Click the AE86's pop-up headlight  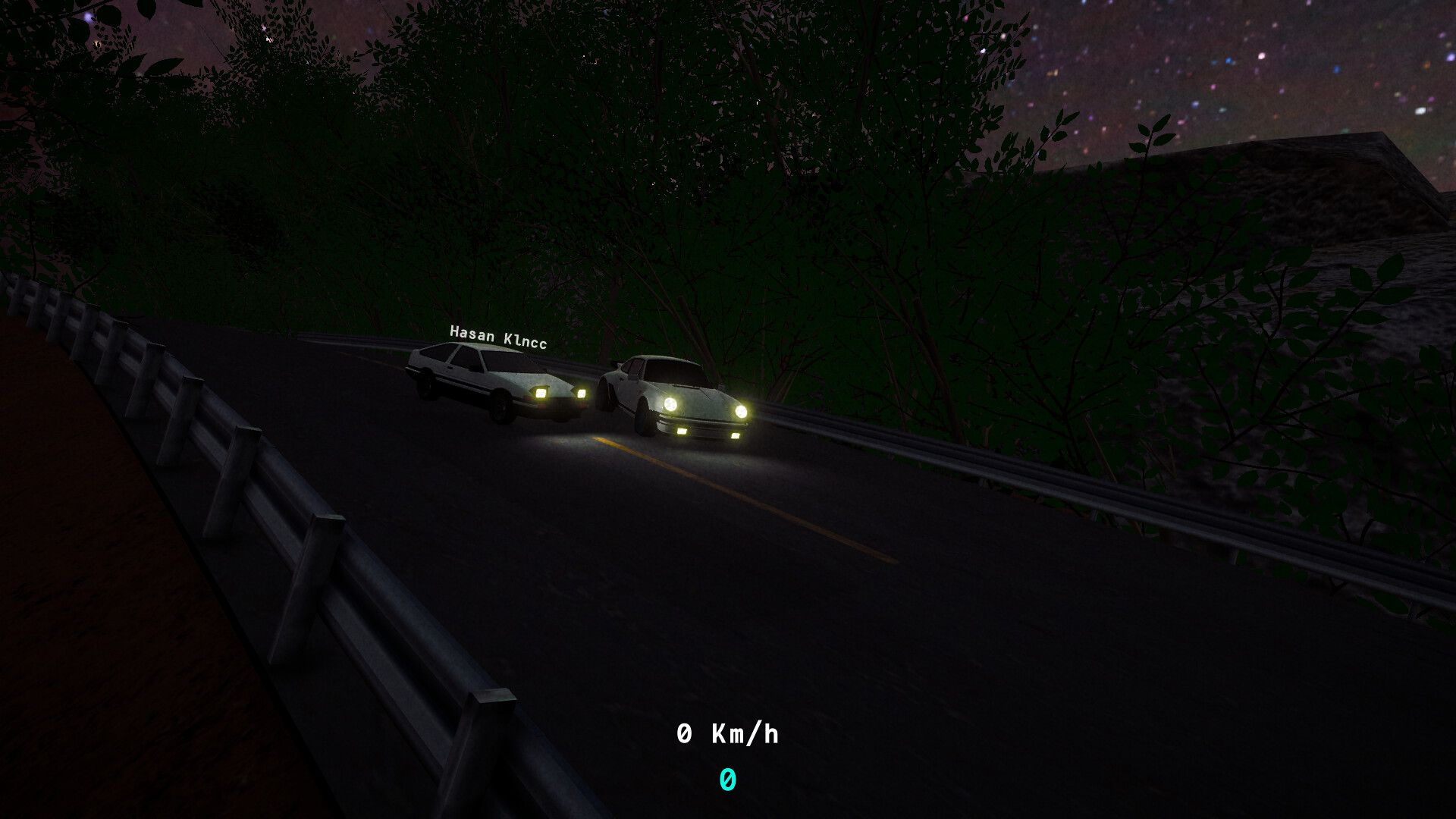pyautogui.click(x=539, y=393)
